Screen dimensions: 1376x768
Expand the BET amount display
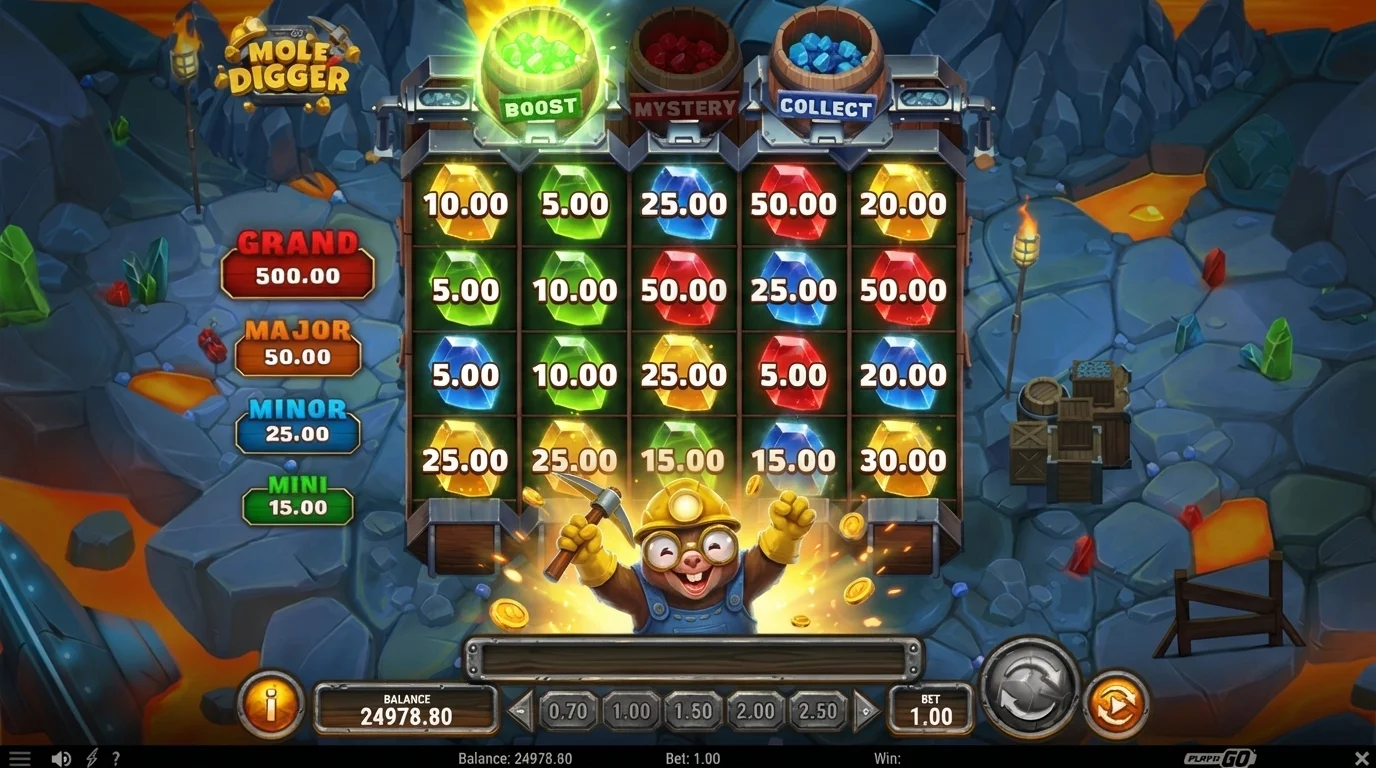[929, 711]
